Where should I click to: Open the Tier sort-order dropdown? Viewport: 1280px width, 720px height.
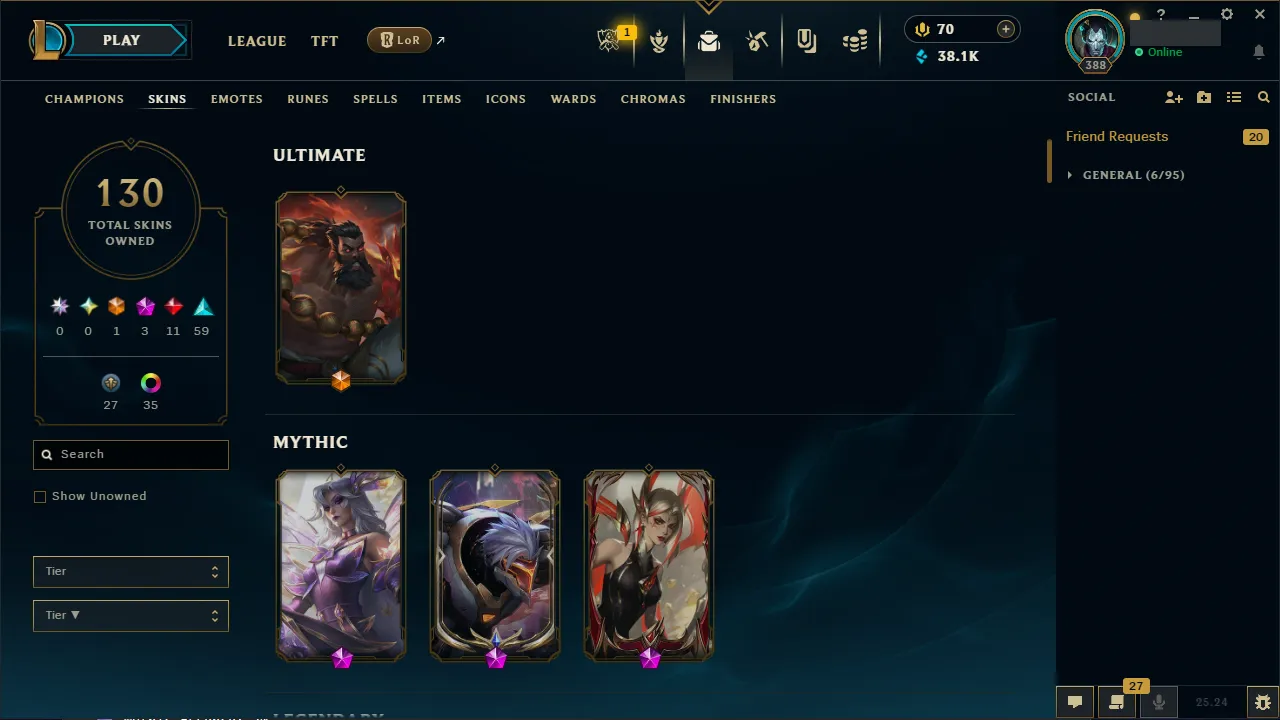point(130,615)
